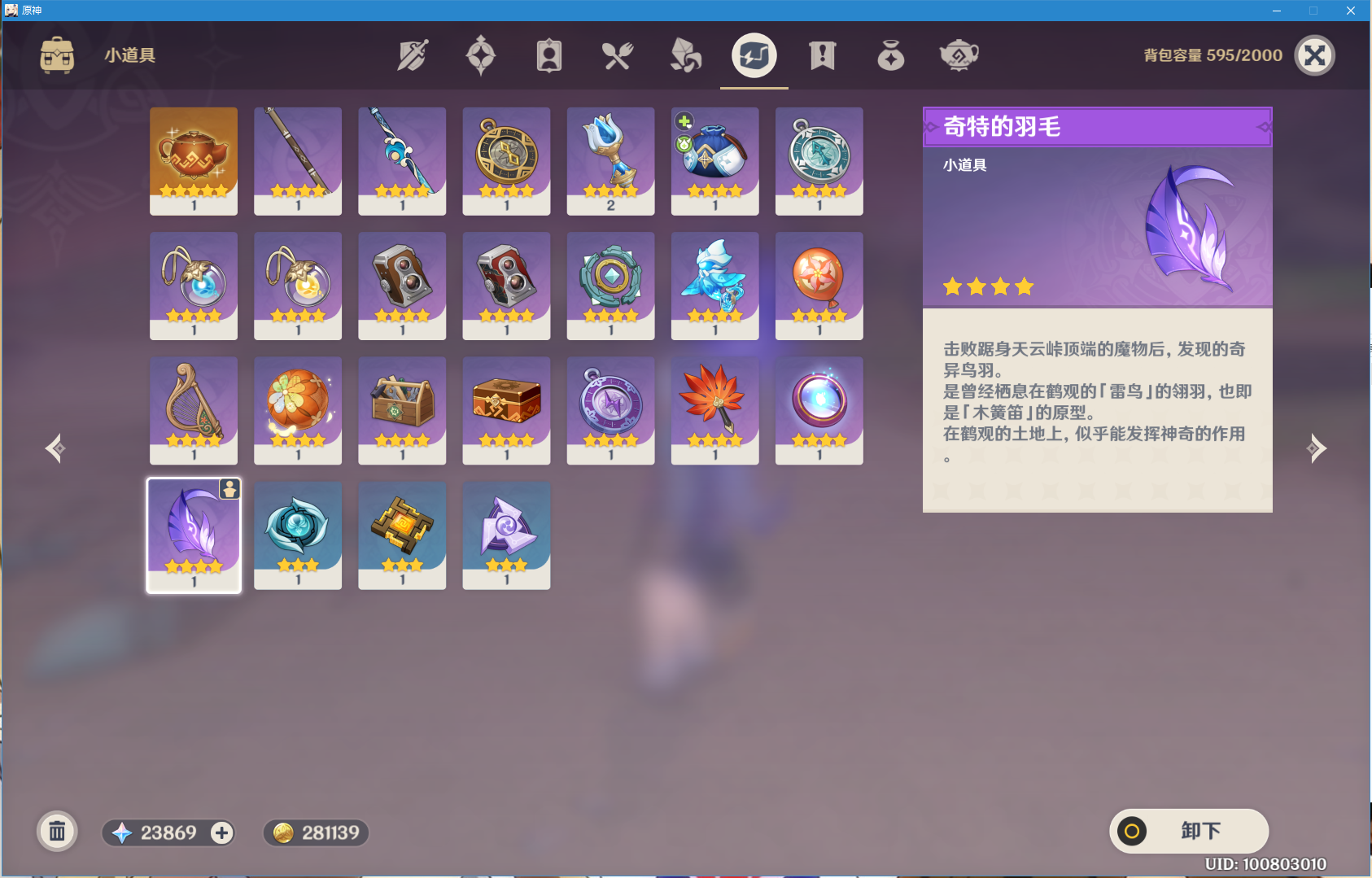Reselect the currently active Gadgets tab
Viewport: 1372px width, 878px height.
753,55
